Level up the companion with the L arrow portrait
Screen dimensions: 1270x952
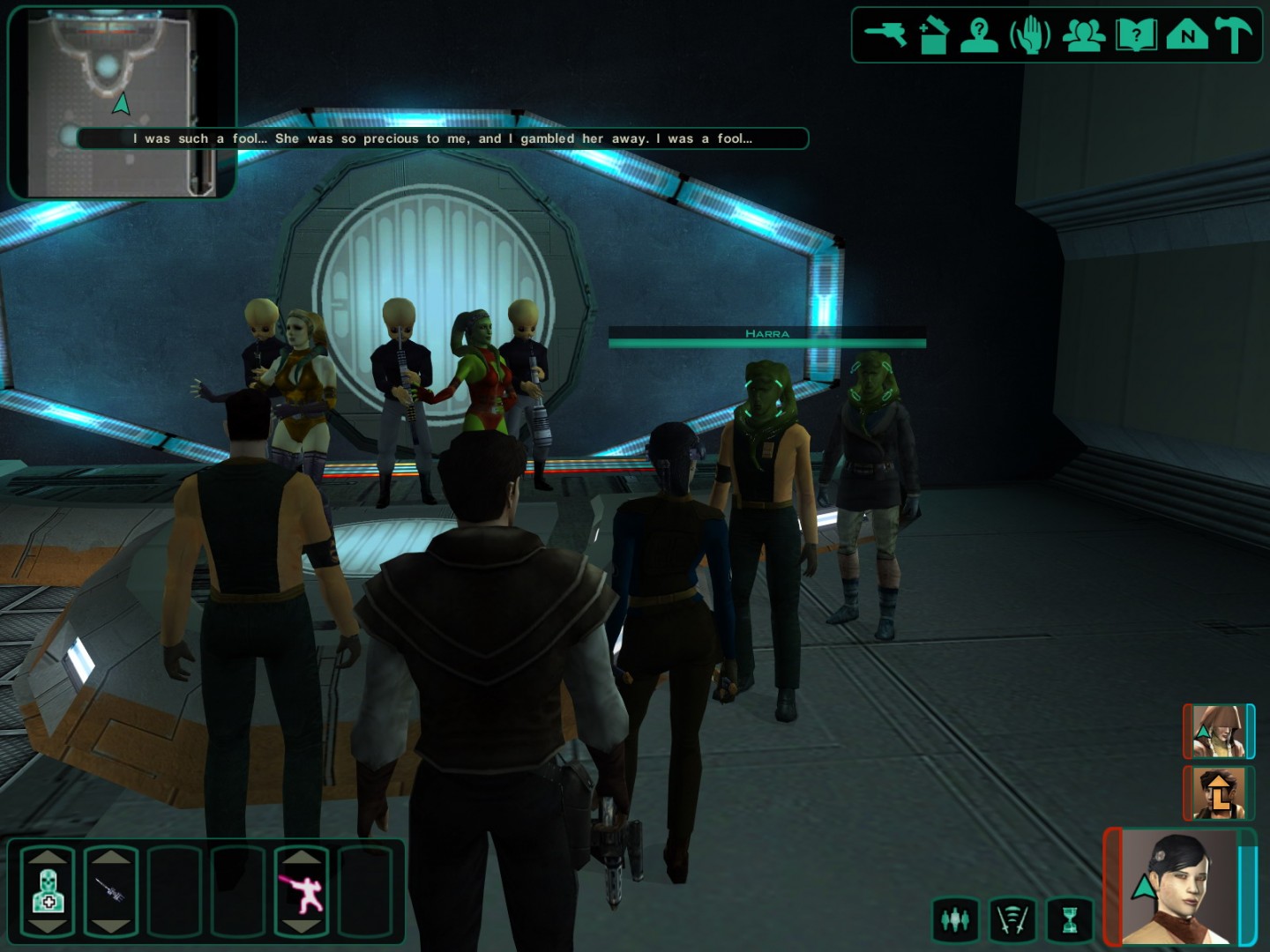[x=1218, y=792]
